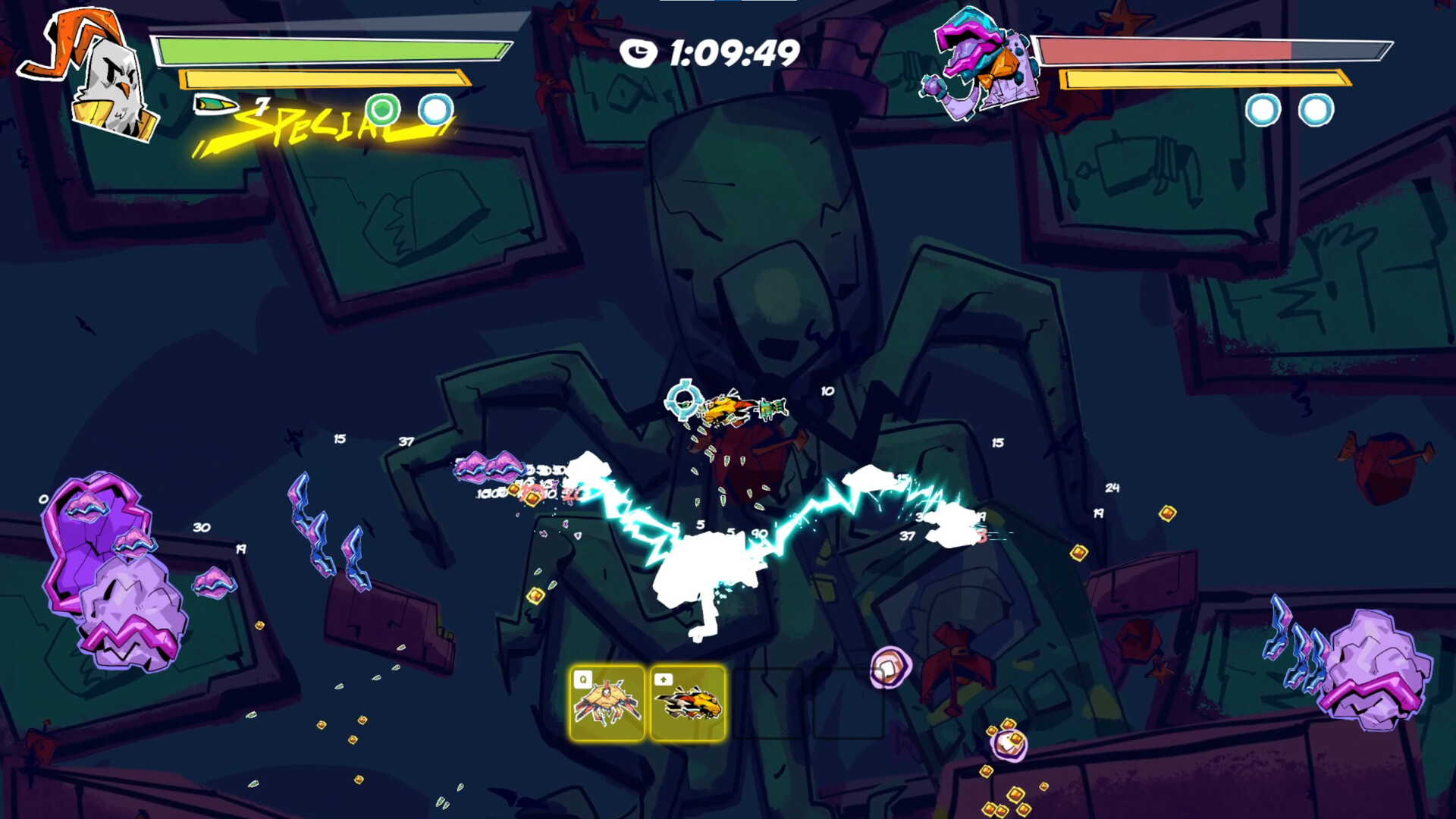Open the ammo counter showing 7

tap(262, 106)
